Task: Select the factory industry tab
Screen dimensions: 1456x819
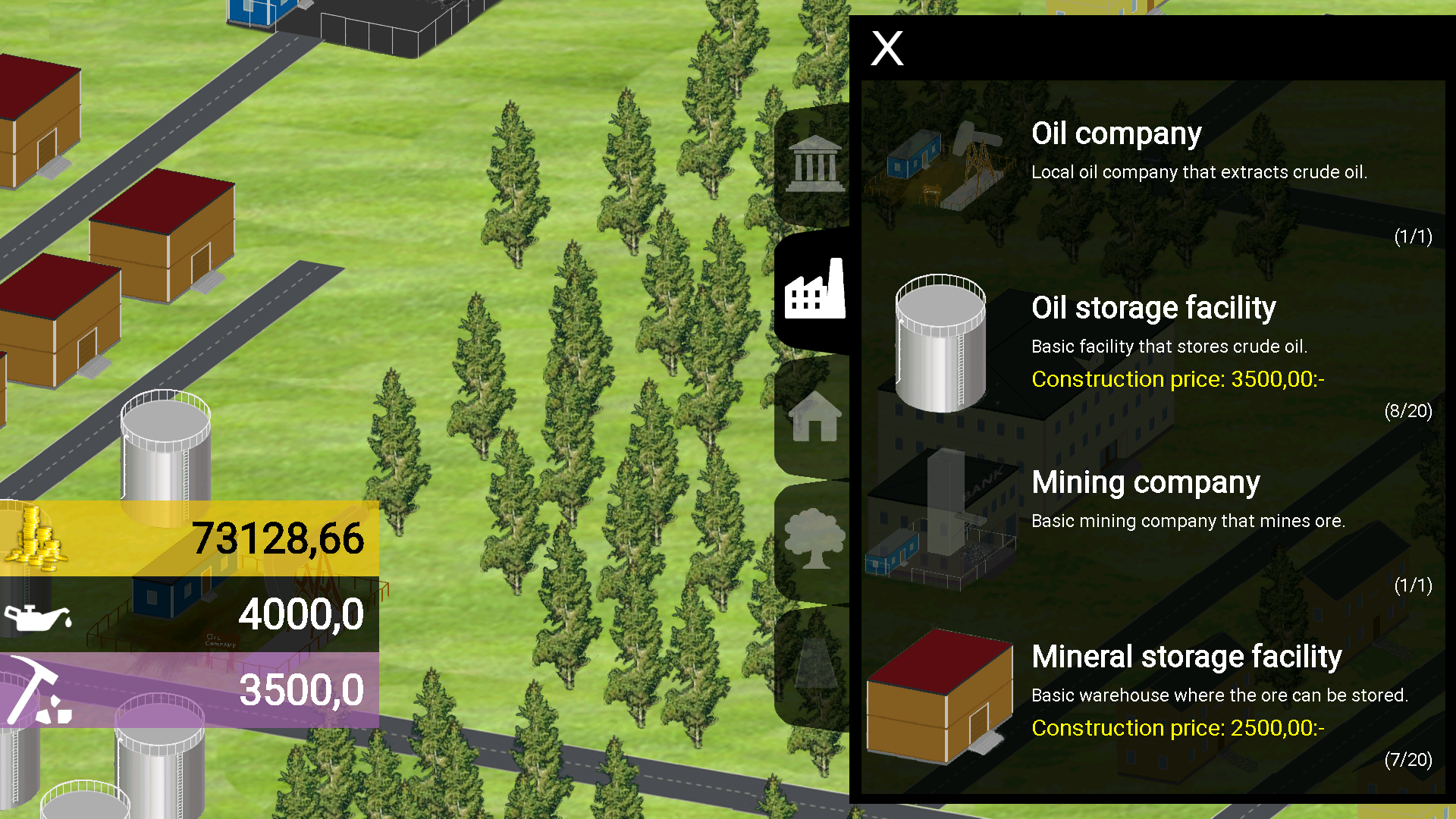Action: [814, 290]
